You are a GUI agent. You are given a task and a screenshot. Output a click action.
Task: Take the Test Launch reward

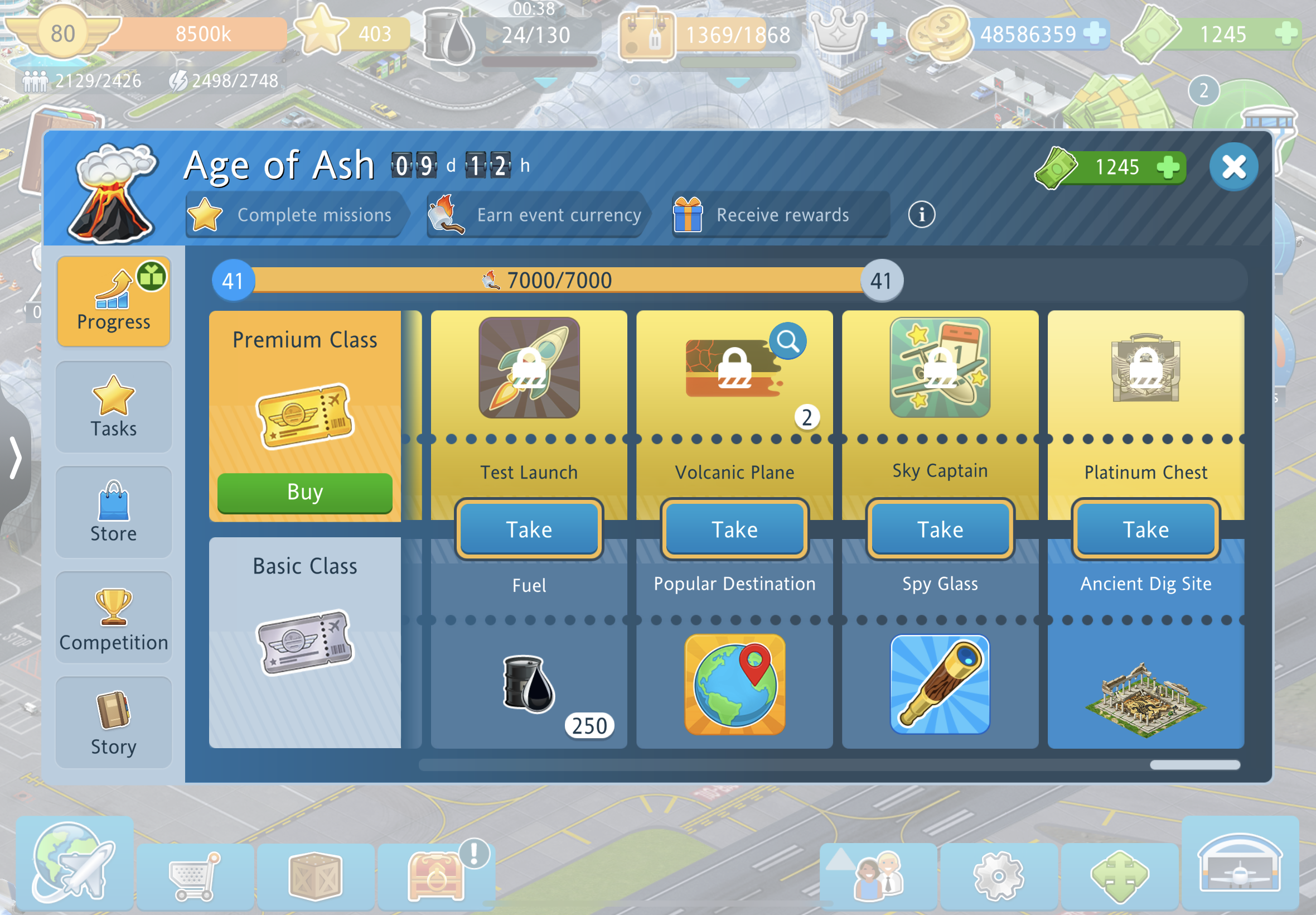pos(529,529)
